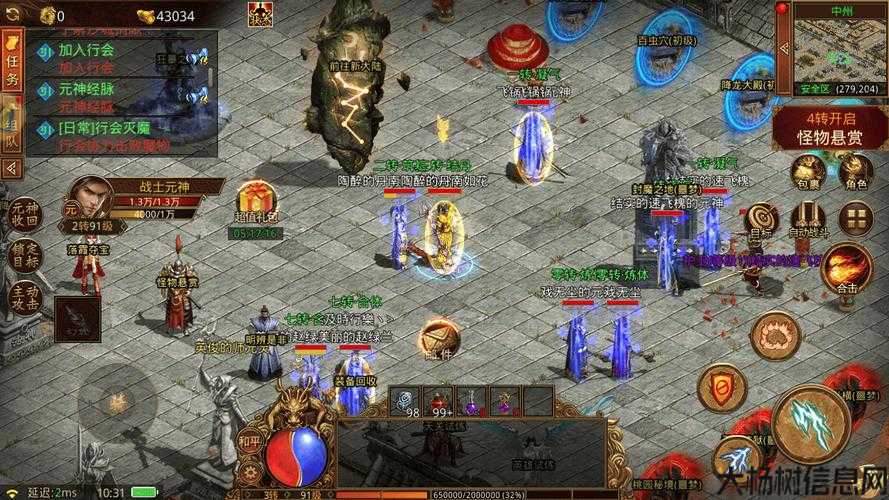The height and width of the screenshot is (500, 889).
Task: Open the 中州 minimap
Action: 838,50
